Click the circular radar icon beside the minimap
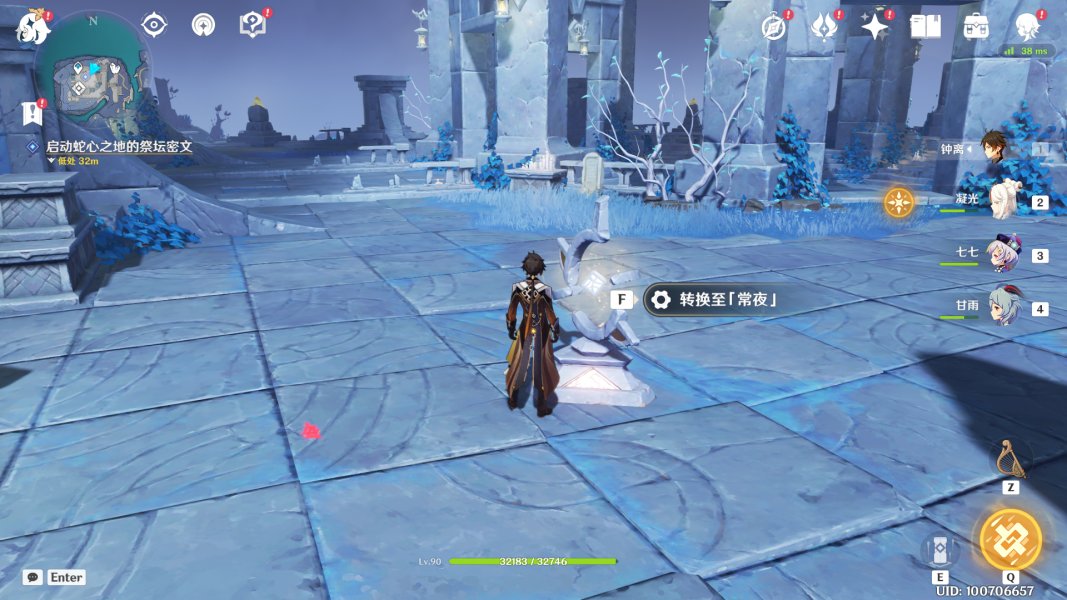The width and height of the screenshot is (1067, 600). click(203, 25)
